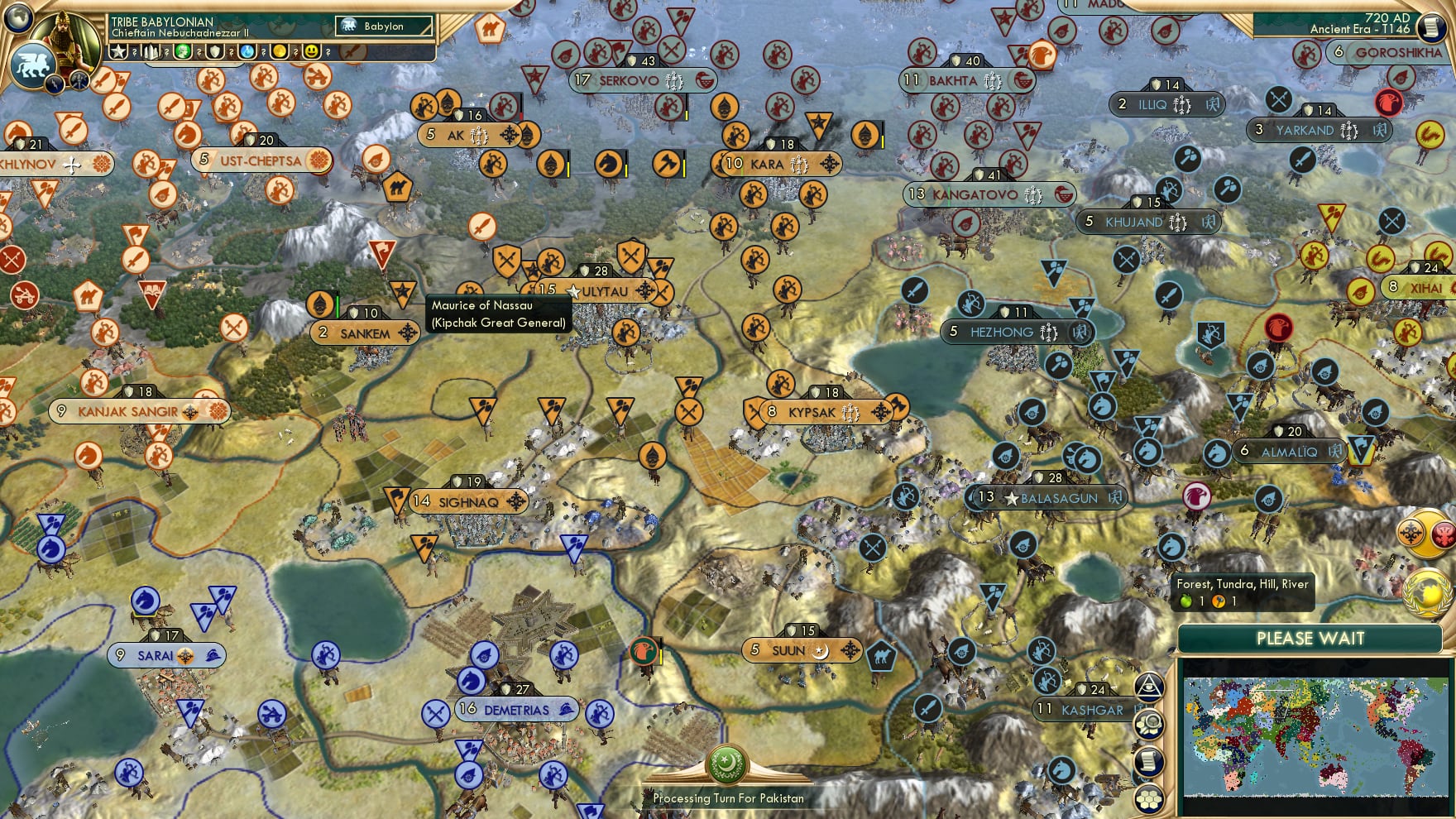Viewport: 1456px width, 819px height.
Task: Click the Babylon civilization button
Action: click(x=384, y=26)
